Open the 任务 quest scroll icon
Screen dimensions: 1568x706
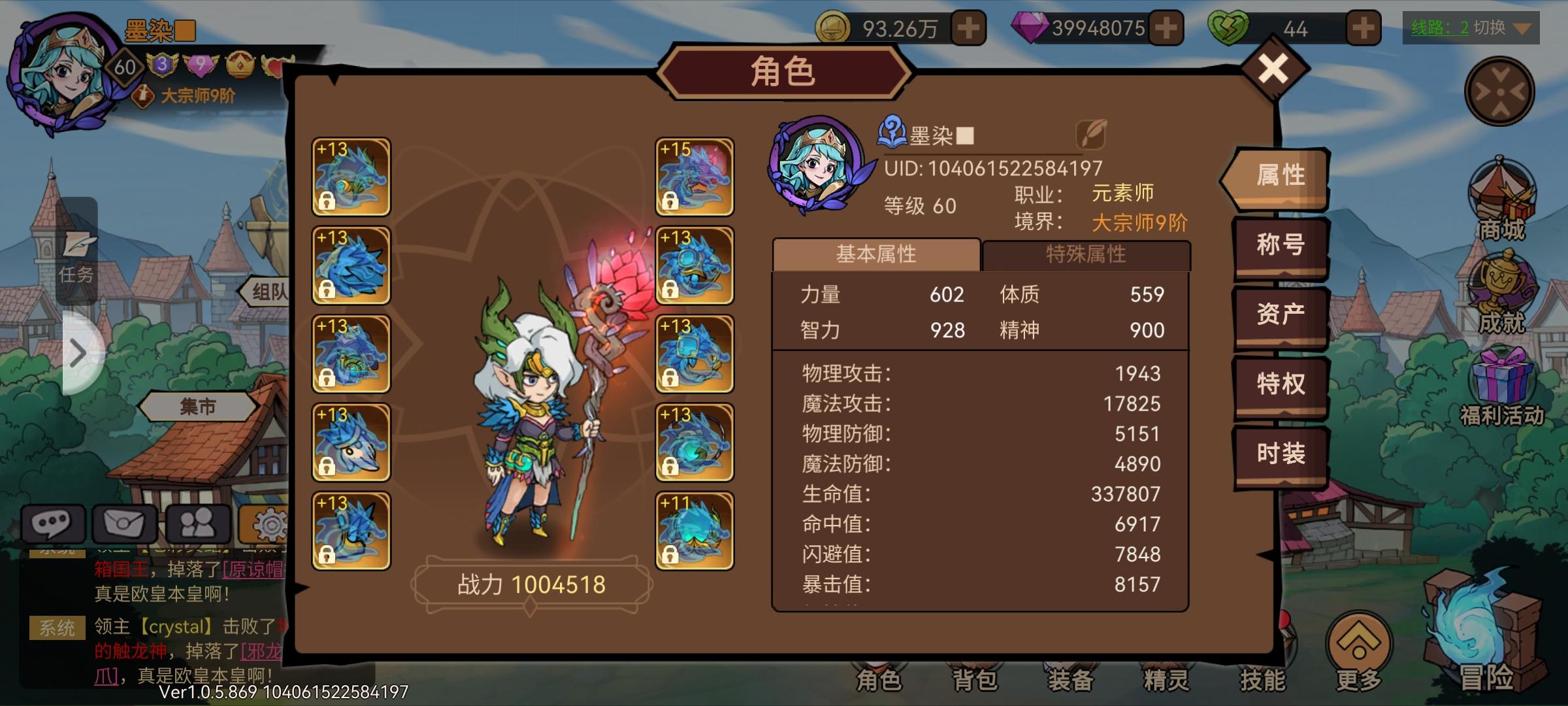78,248
